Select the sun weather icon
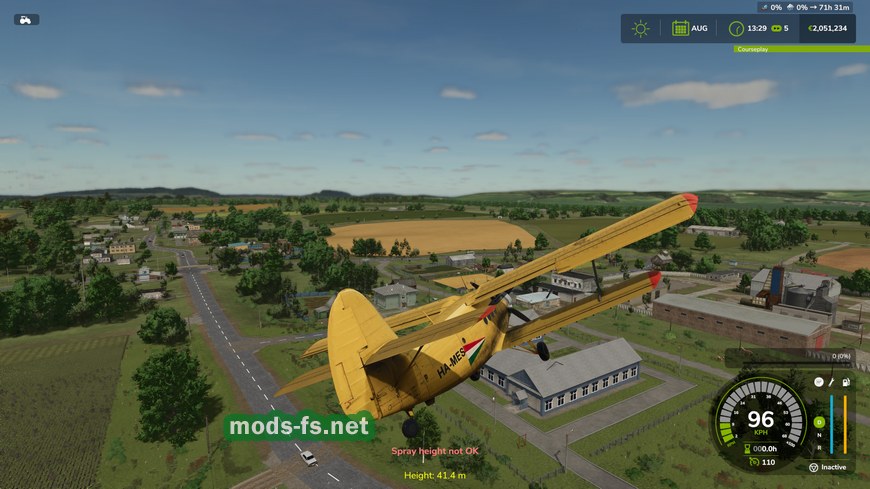Screen dimensions: 870x489 [640, 28]
